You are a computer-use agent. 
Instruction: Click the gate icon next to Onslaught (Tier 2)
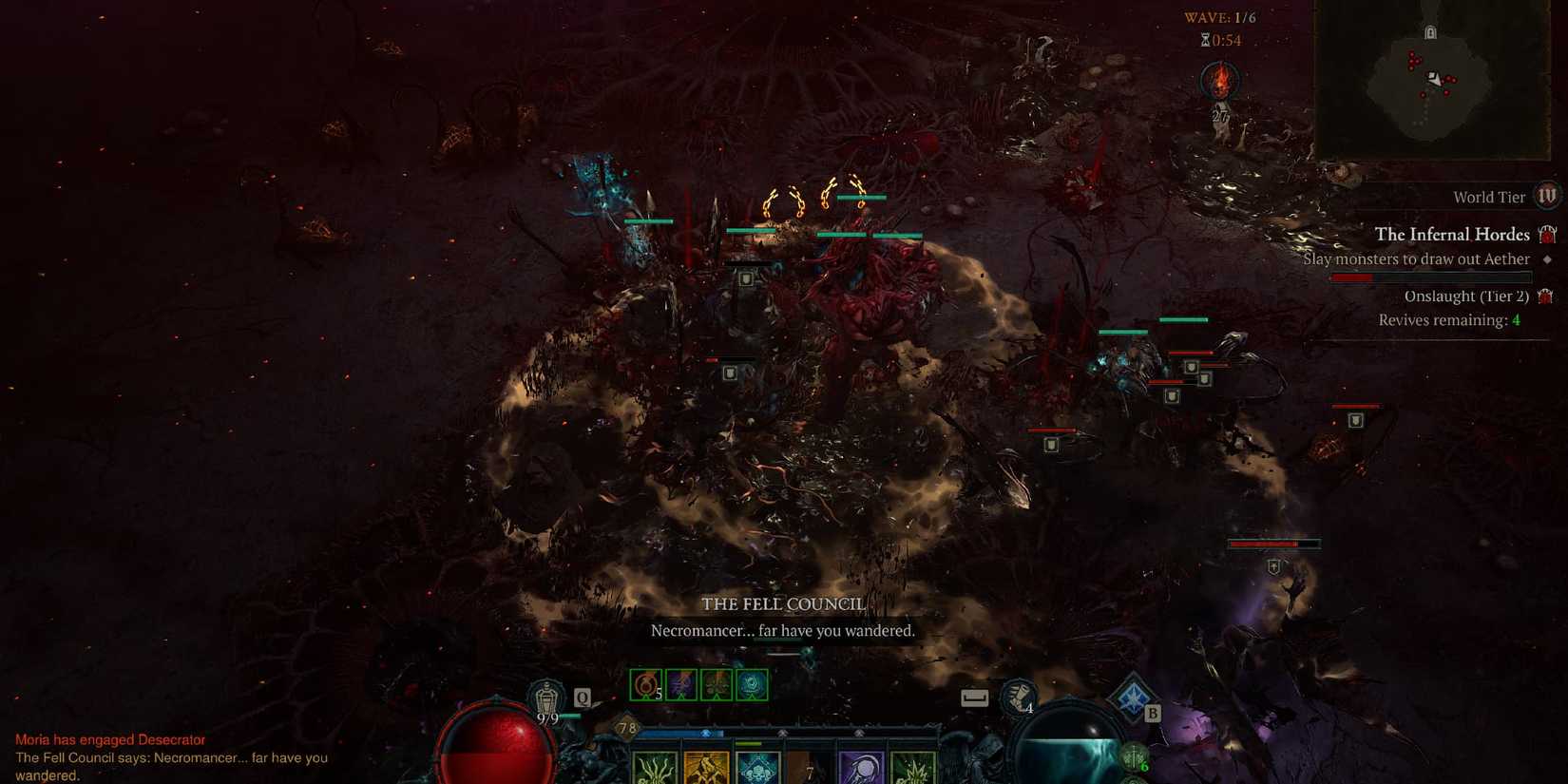(x=1545, y=296)
